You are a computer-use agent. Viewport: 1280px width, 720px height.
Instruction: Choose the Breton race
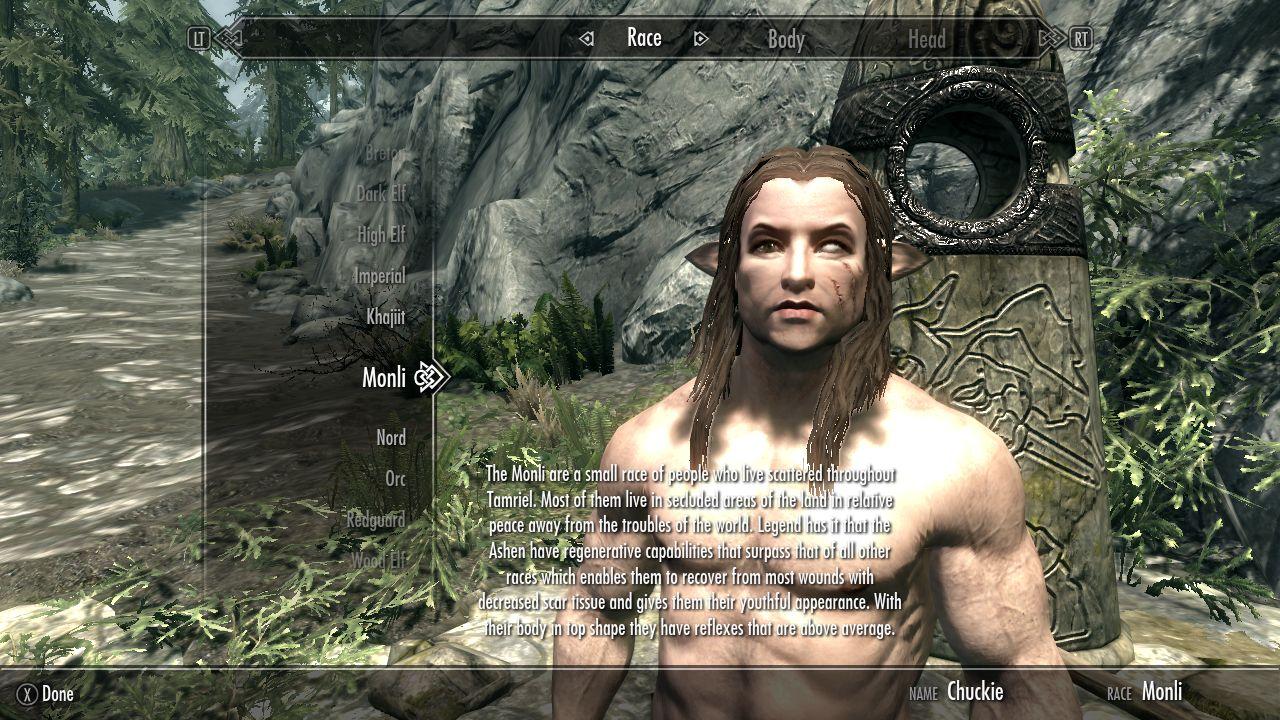[x=384, y=154]
